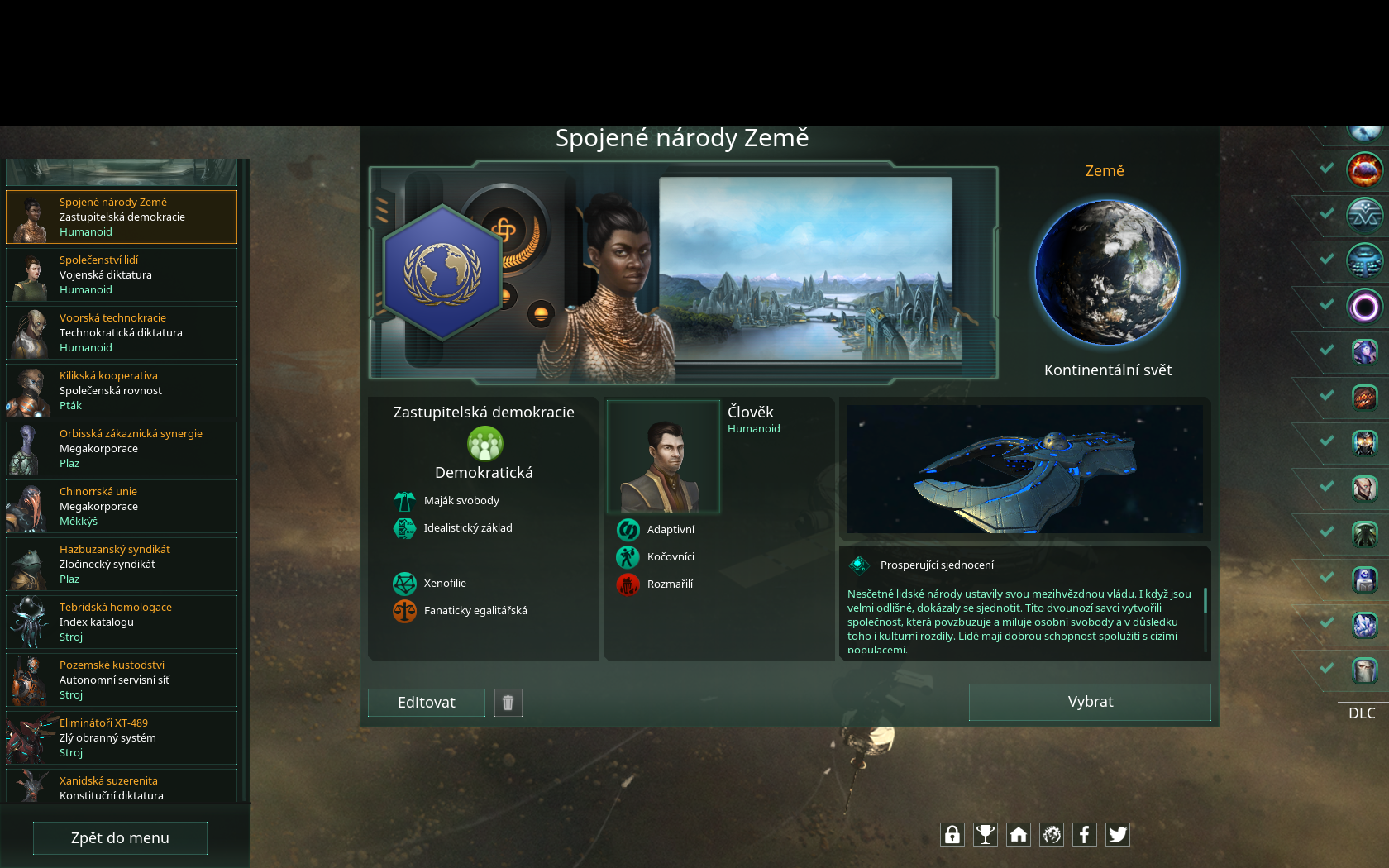Select the Hazbuzanský syndikát empire
Viewport: 1389px width, 868px height.
(x=122, y=565)
